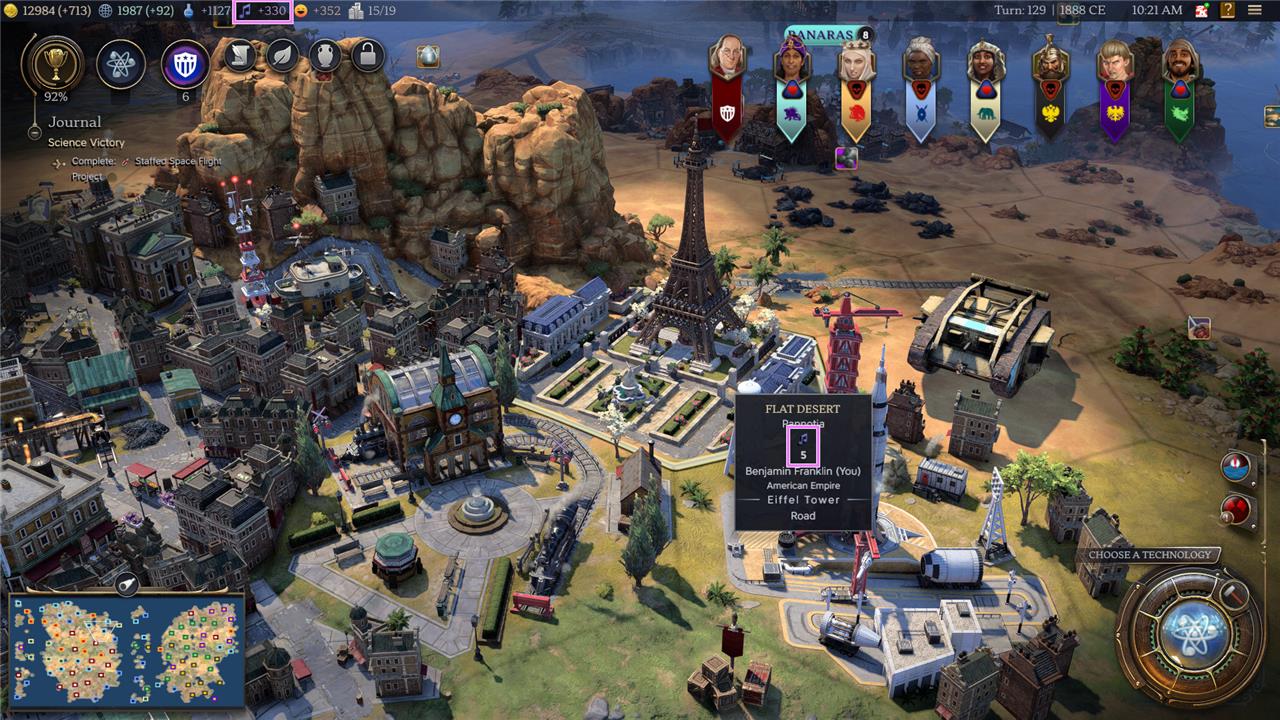Select the helmeted leader on the black eagle banner
Image resolution: width=1280 pixels, height=720 pixels.
pyautogui.click(x=1050, y=62)
